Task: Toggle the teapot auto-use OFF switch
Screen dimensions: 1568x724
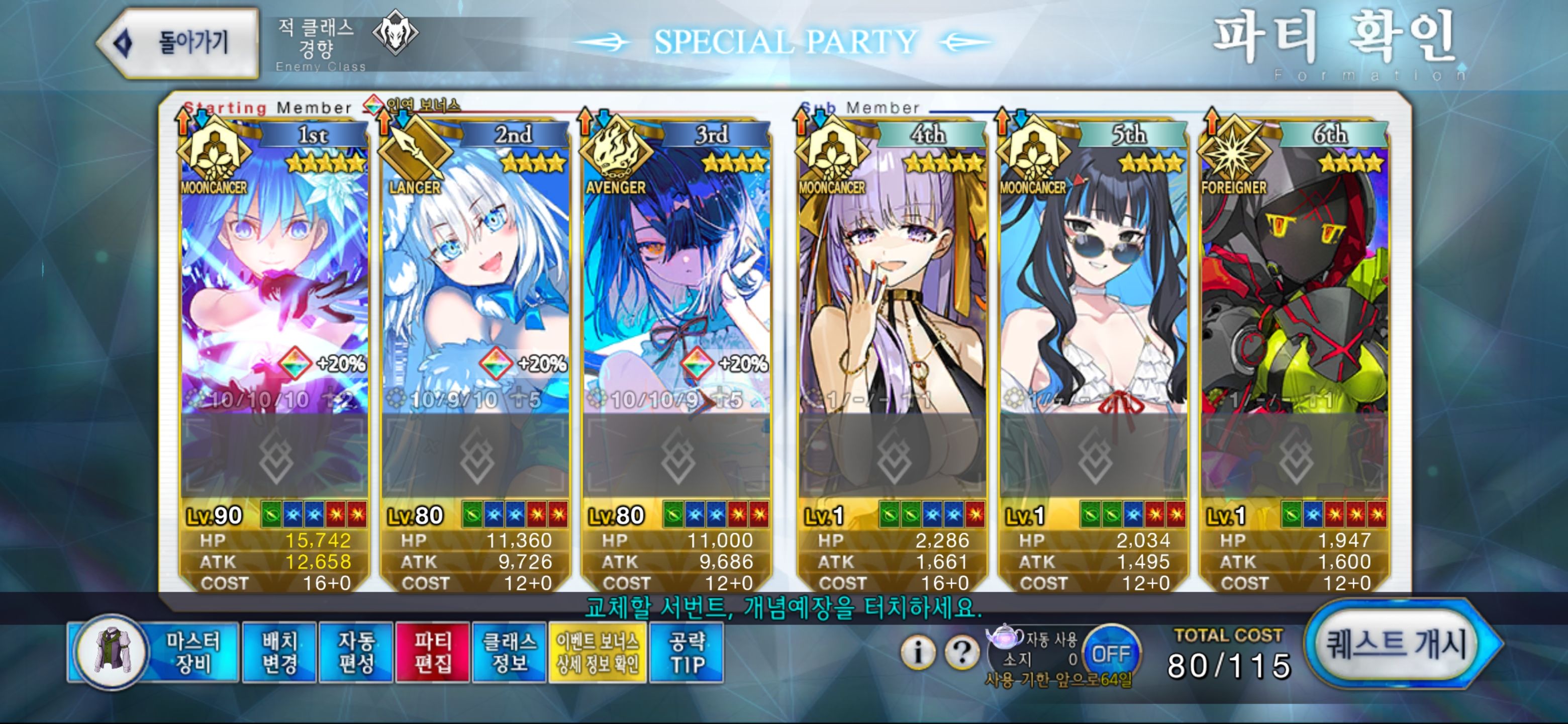Action: (x=1111, y=654)
